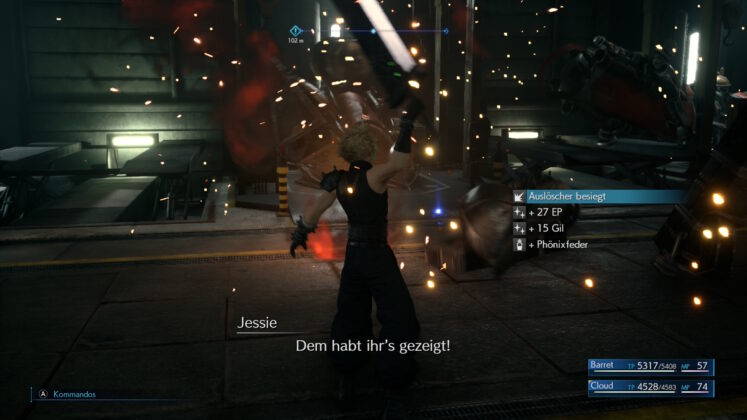
Task: Click the objective distance marker on the compass
Action: [296, 31]
